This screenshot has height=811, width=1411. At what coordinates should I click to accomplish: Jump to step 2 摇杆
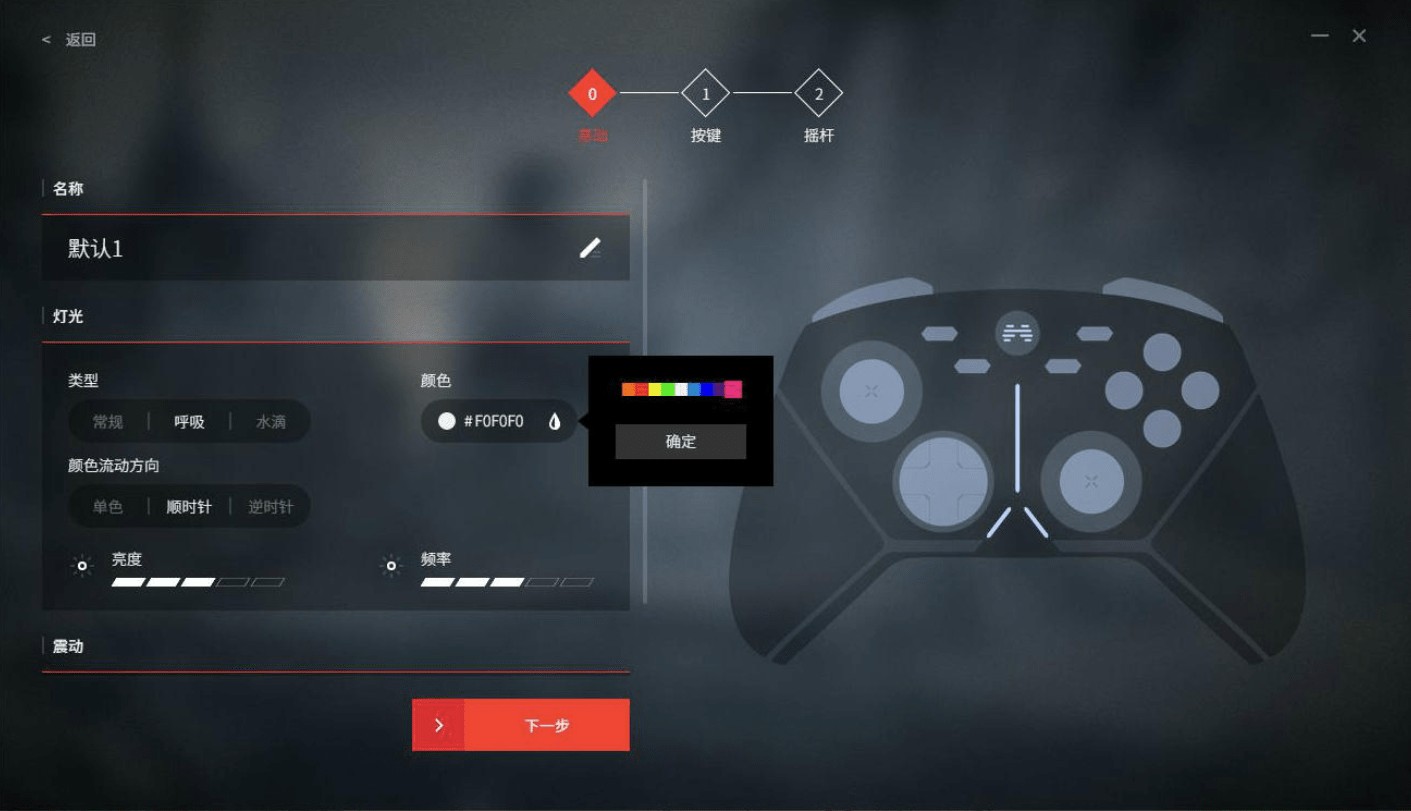818,94
